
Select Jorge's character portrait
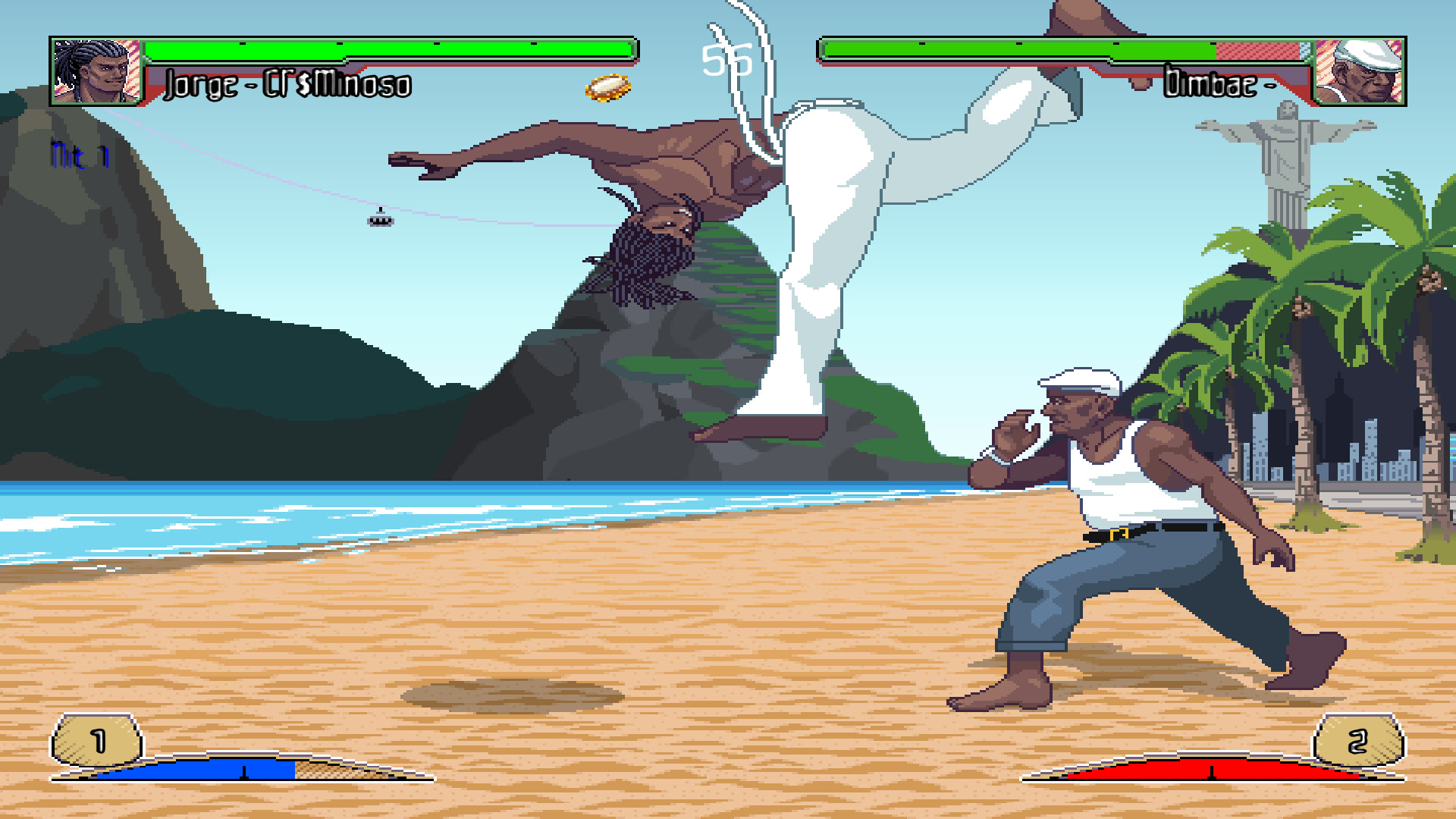[x=93, y=72]
